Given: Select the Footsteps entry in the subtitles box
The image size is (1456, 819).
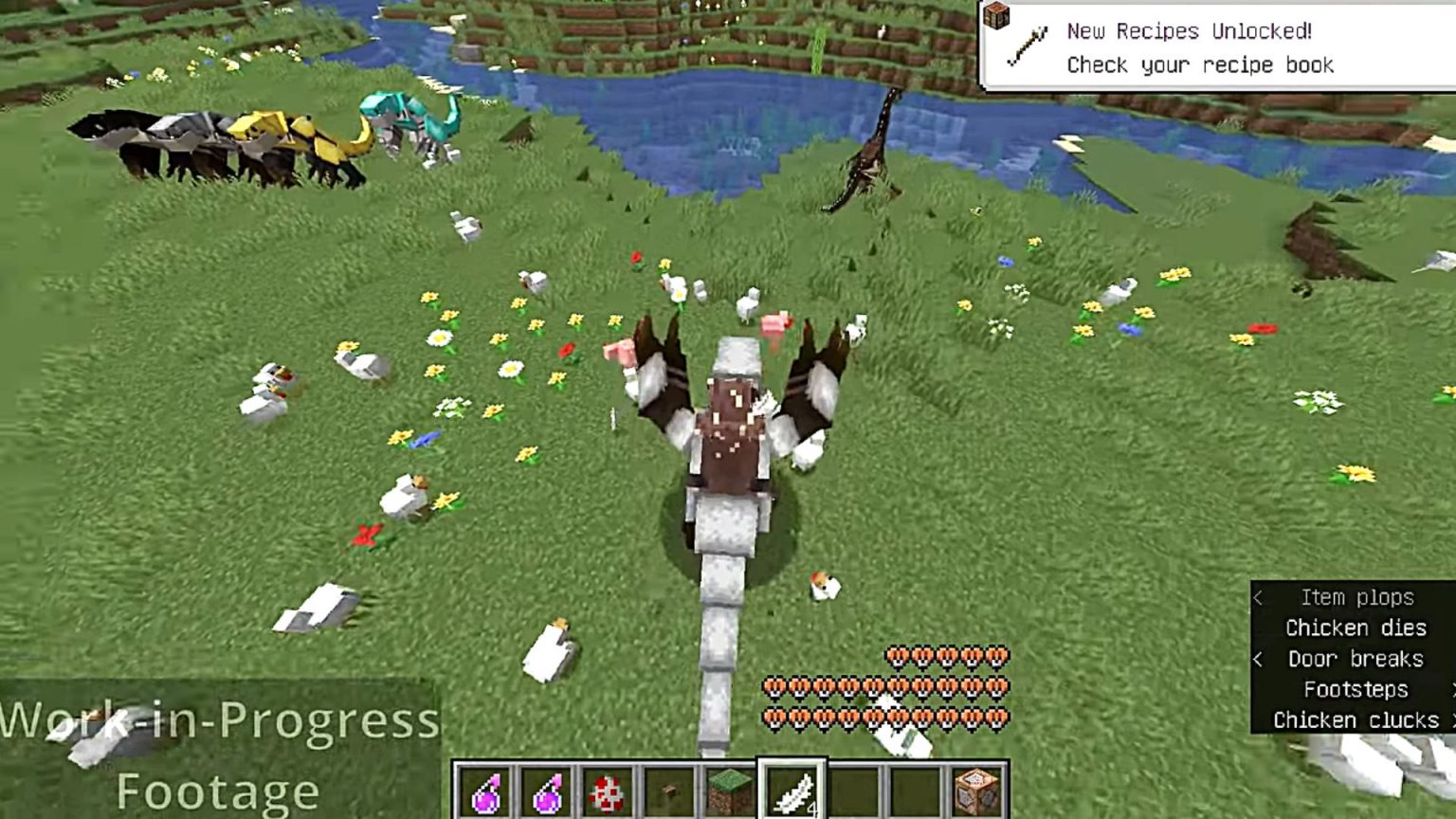Looking at the screenshot, I should [1357, 690].
